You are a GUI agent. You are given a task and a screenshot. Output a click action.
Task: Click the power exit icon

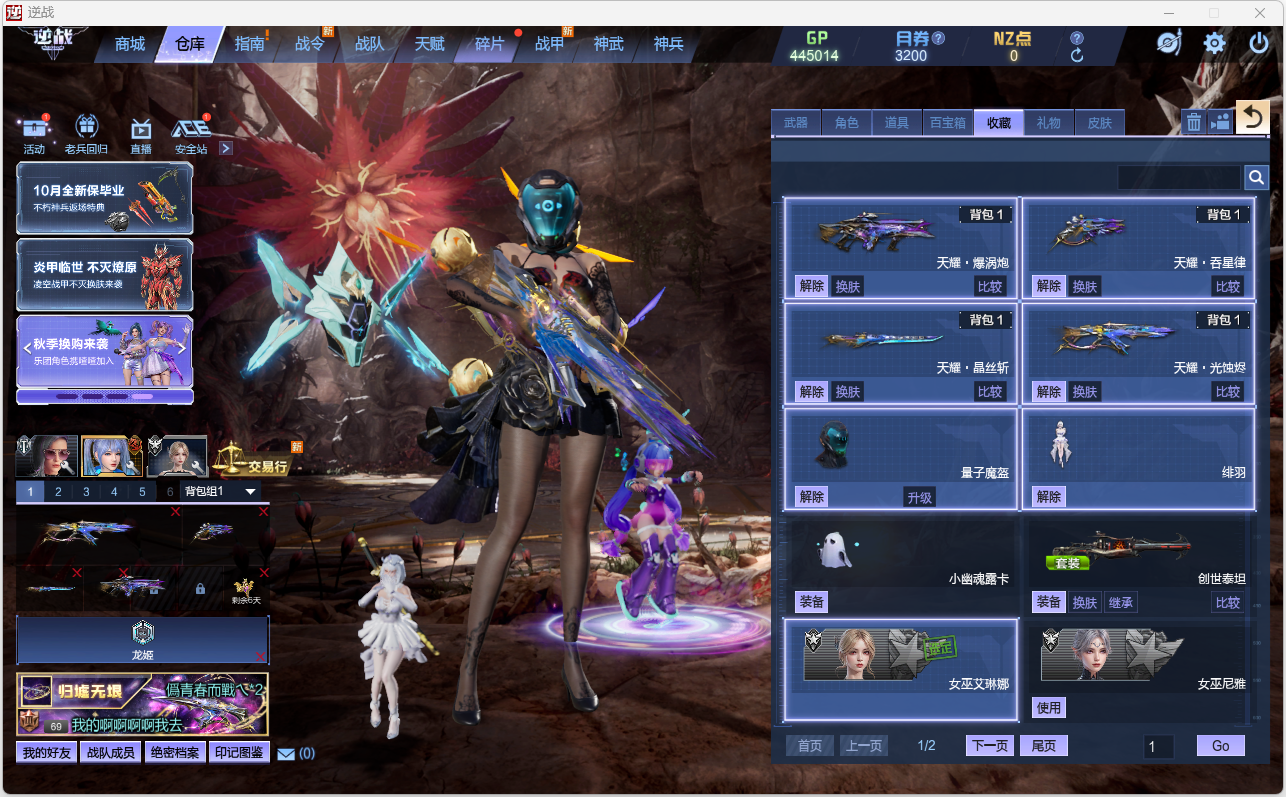pyautogui.click(x=1259, y=43)
